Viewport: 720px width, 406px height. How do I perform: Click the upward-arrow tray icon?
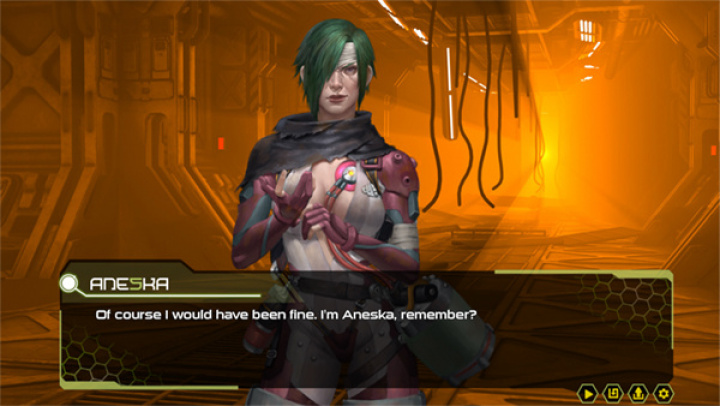click(638, 392)
